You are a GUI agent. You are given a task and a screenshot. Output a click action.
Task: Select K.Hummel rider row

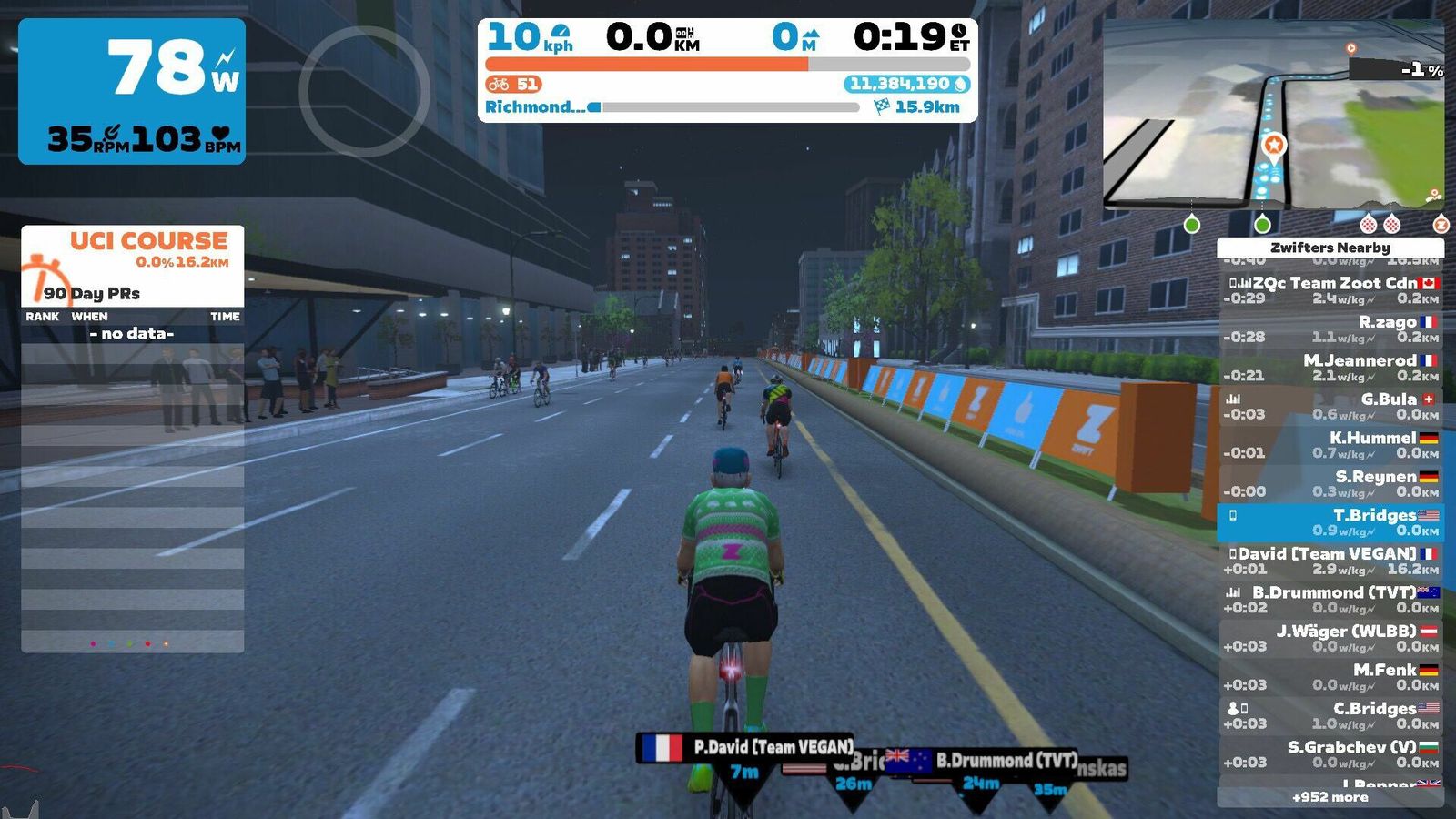[1330, 445]
